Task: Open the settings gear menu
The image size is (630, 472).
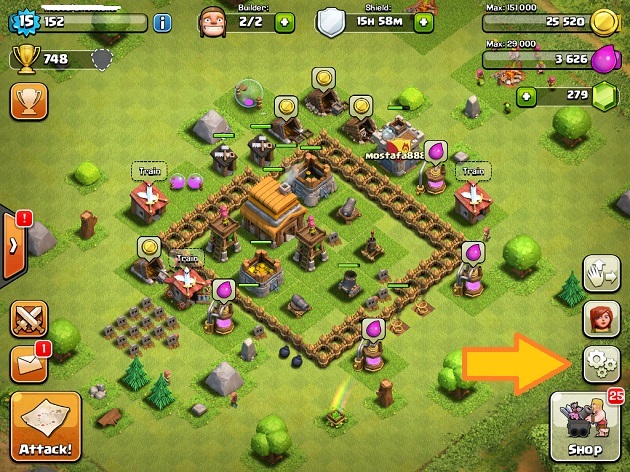Action: (x=601, y=364)
